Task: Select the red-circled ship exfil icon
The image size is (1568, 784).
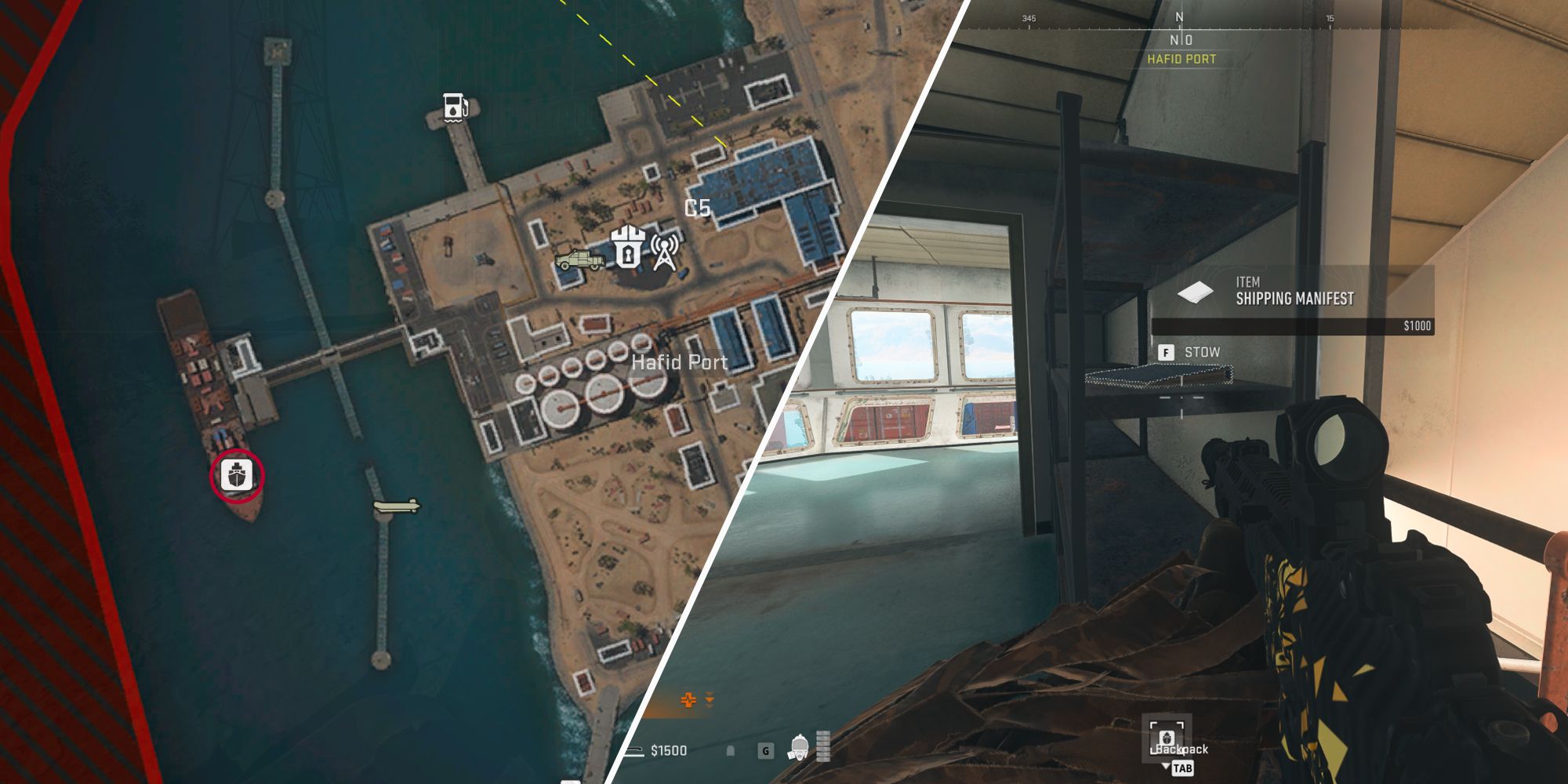Action: pos(235,476)
